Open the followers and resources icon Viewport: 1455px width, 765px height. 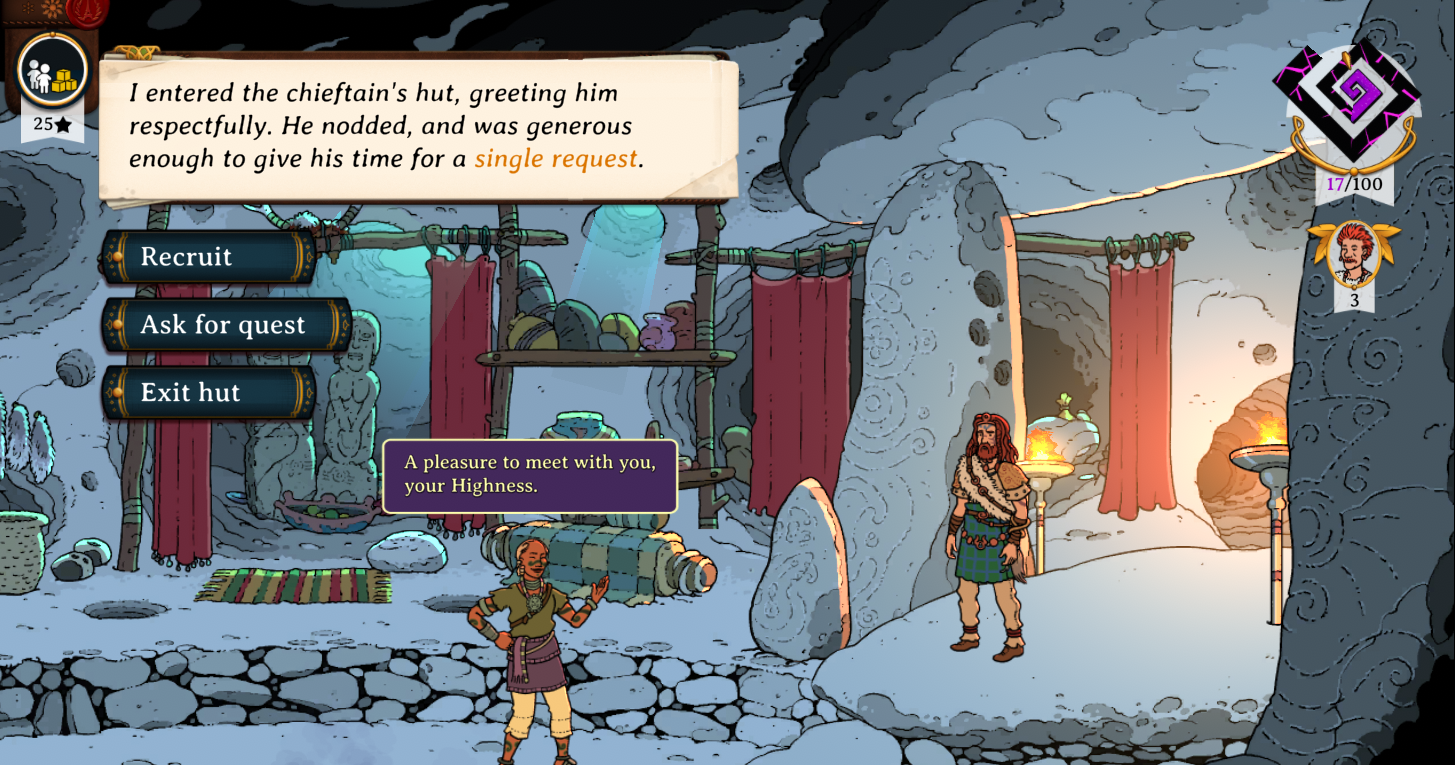click(x=53, y=71)
